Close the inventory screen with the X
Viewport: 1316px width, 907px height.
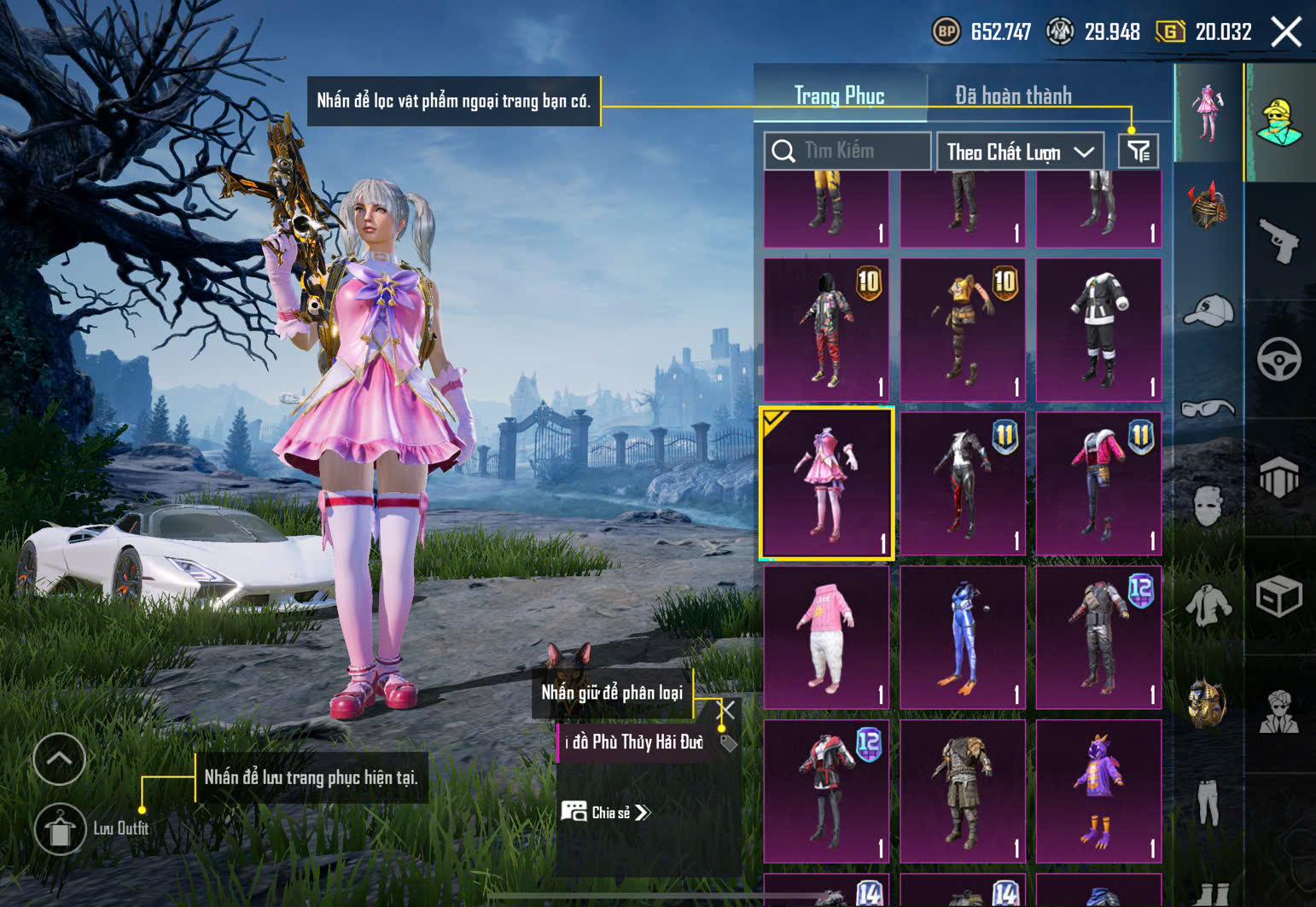1286,32
